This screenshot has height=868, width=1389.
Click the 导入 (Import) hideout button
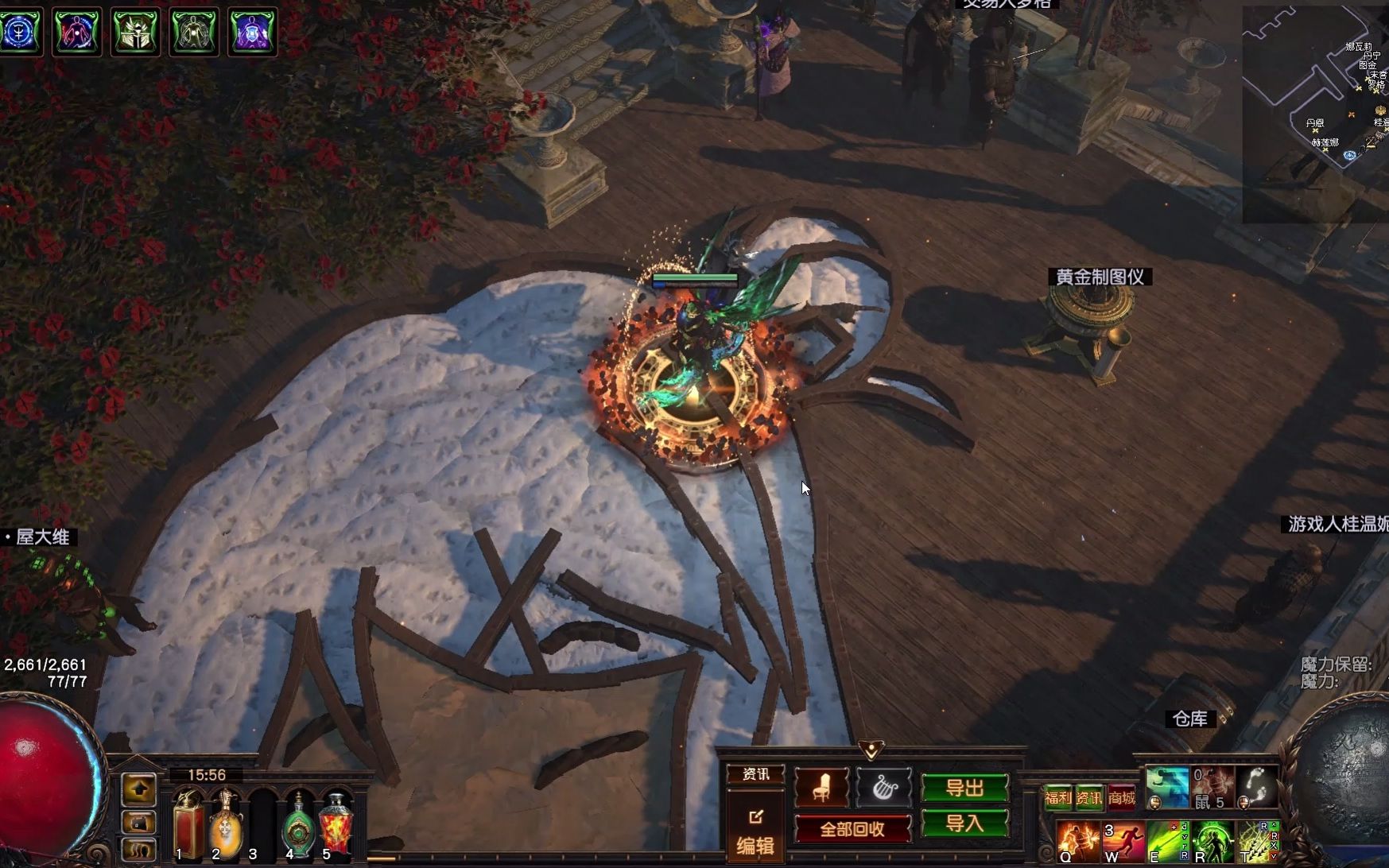point(964,823)
